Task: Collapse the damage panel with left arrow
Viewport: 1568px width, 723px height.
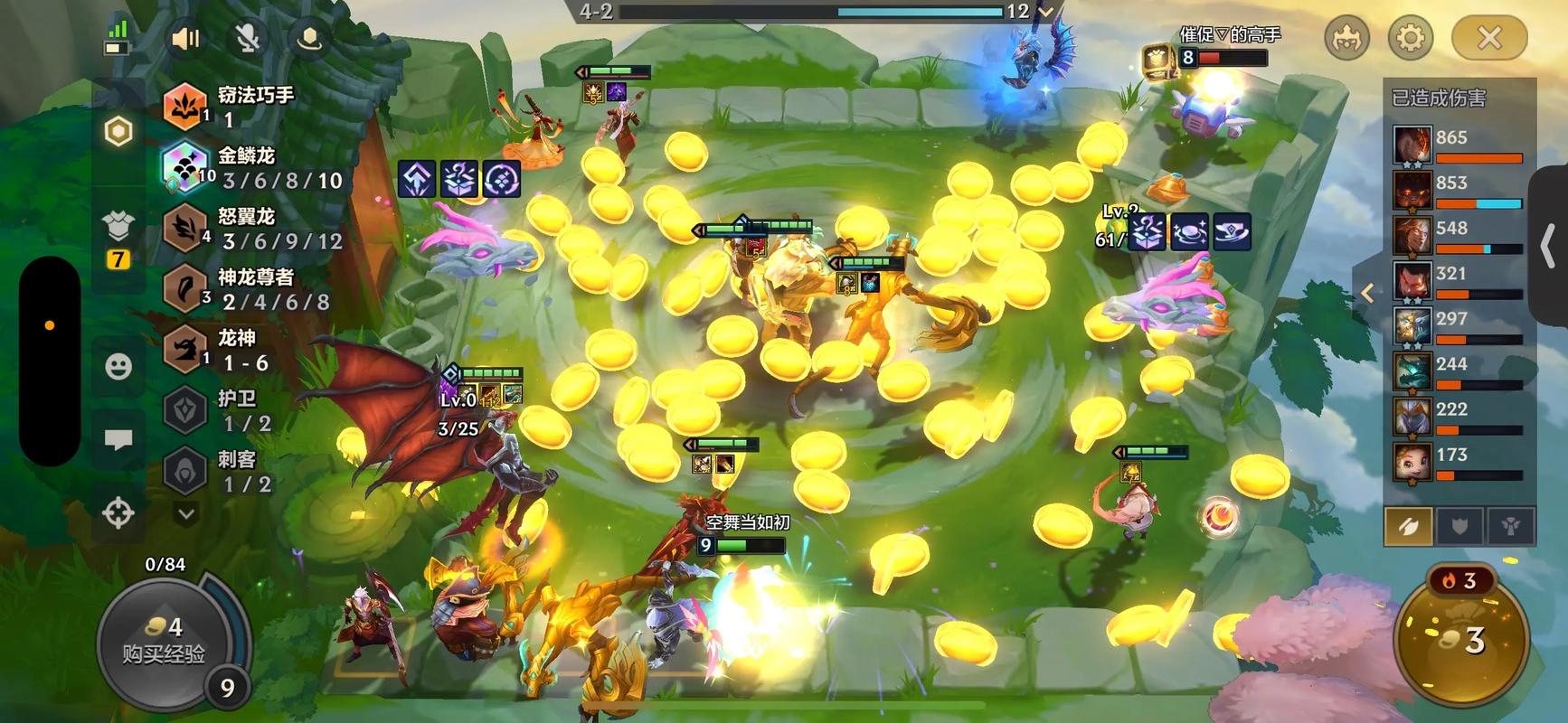Action: 1367,293
